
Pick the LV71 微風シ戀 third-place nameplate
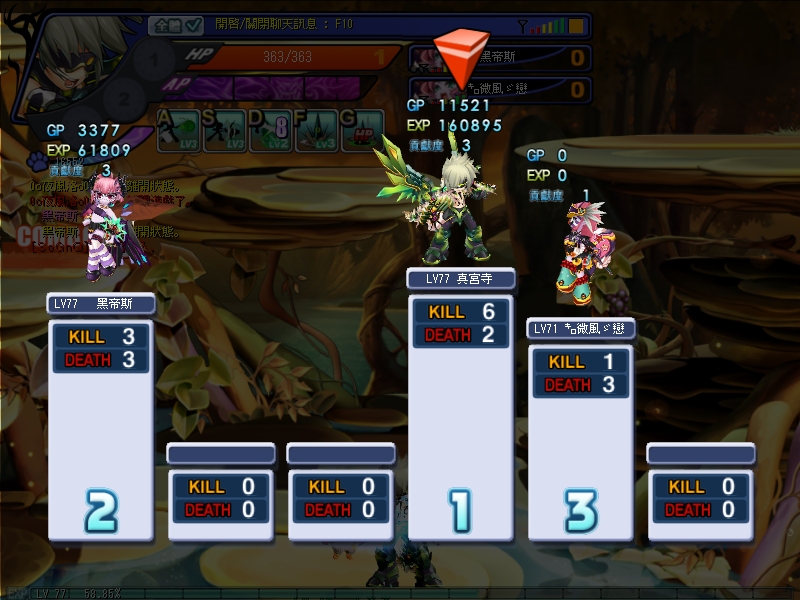(x=580, y=329)
